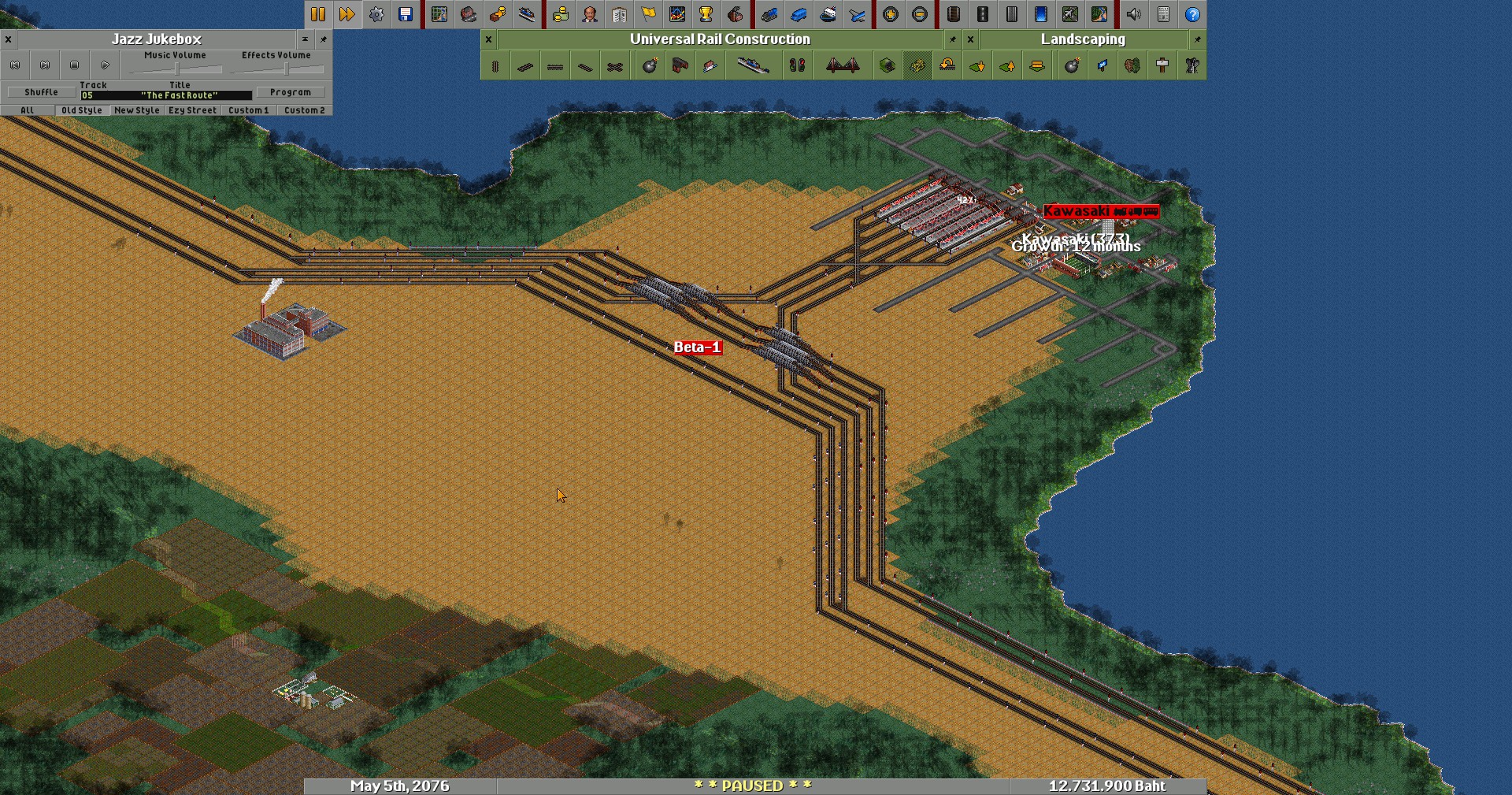Viewport: 1512px width, 795px height.
Task: Open the gear-icon game options menu
Action: [x=376, y=14]
